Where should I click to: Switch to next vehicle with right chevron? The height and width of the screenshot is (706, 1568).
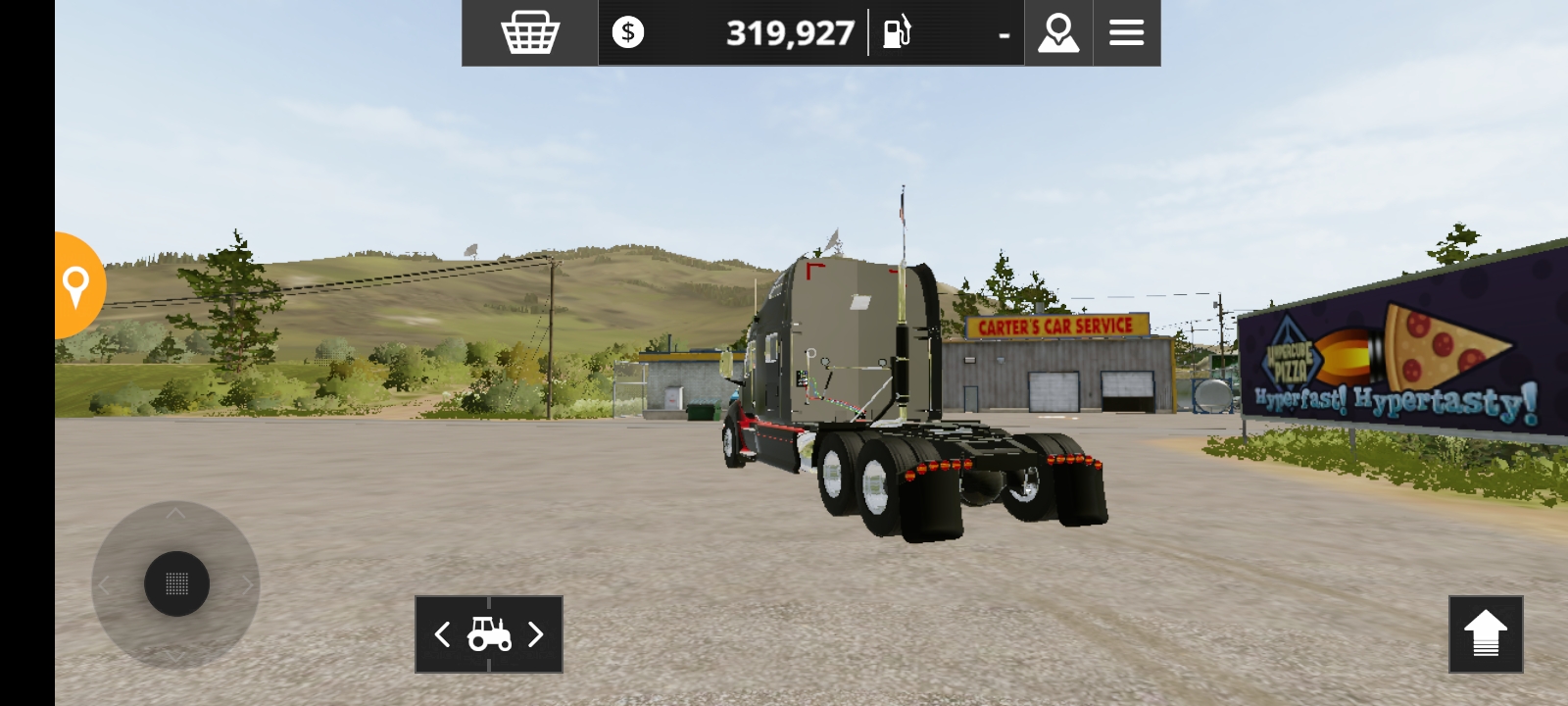(536, 635)
